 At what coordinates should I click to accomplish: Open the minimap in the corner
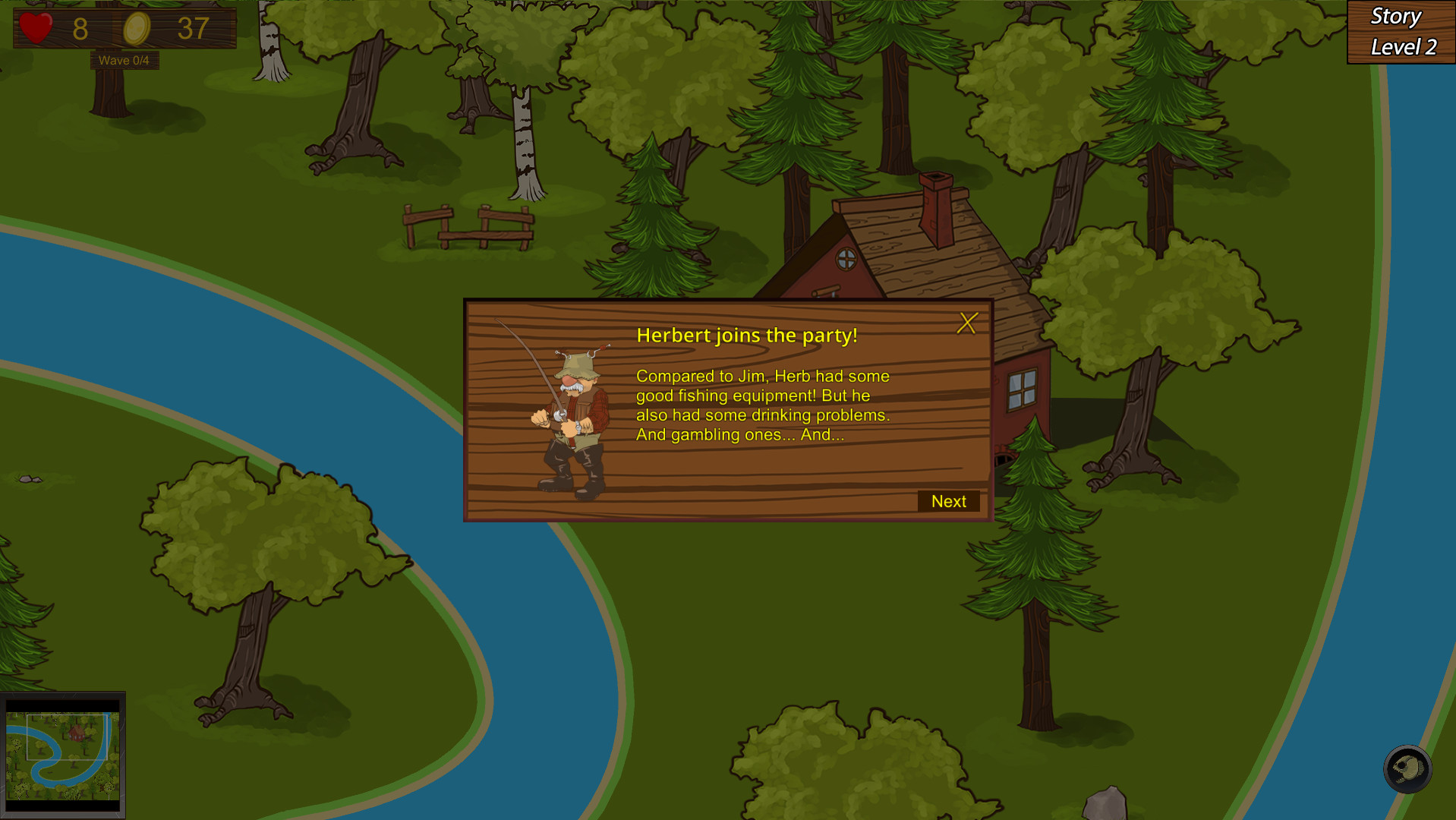63,755
